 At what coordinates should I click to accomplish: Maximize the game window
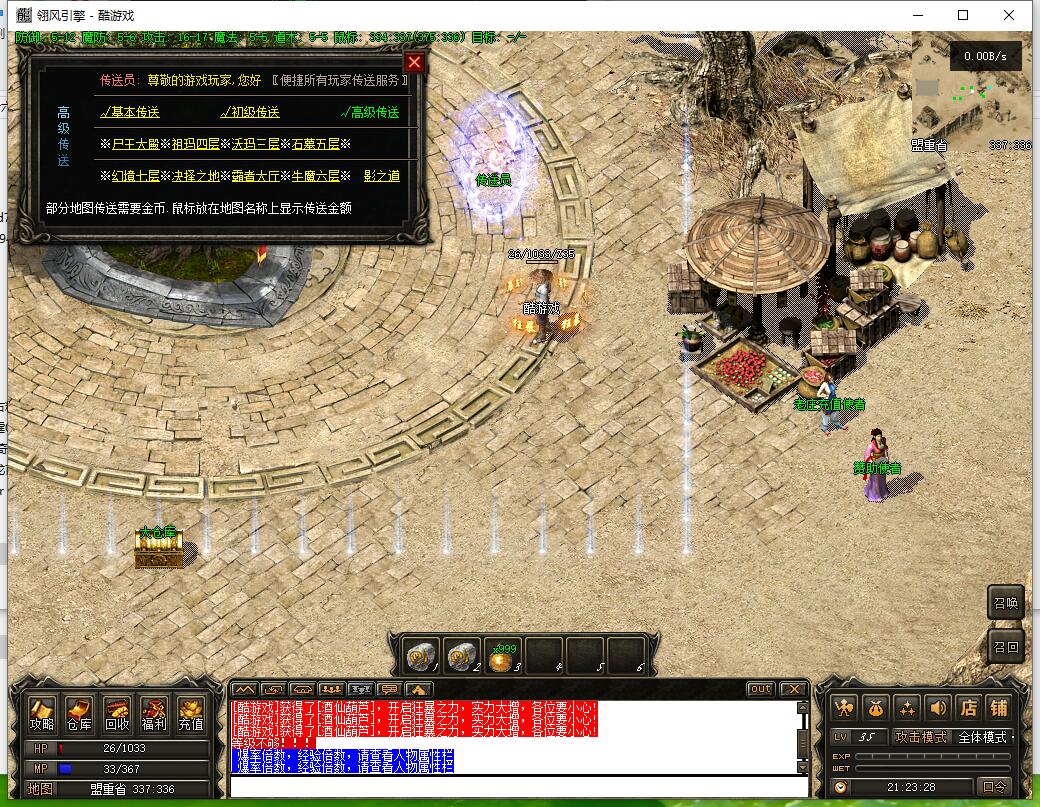click(963, 15)
